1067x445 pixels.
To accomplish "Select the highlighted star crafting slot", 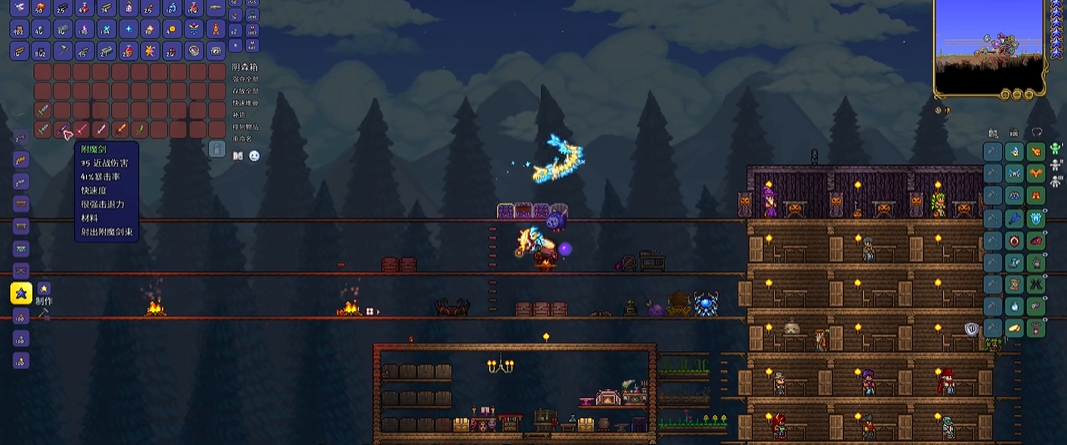I will coord(20,293).
